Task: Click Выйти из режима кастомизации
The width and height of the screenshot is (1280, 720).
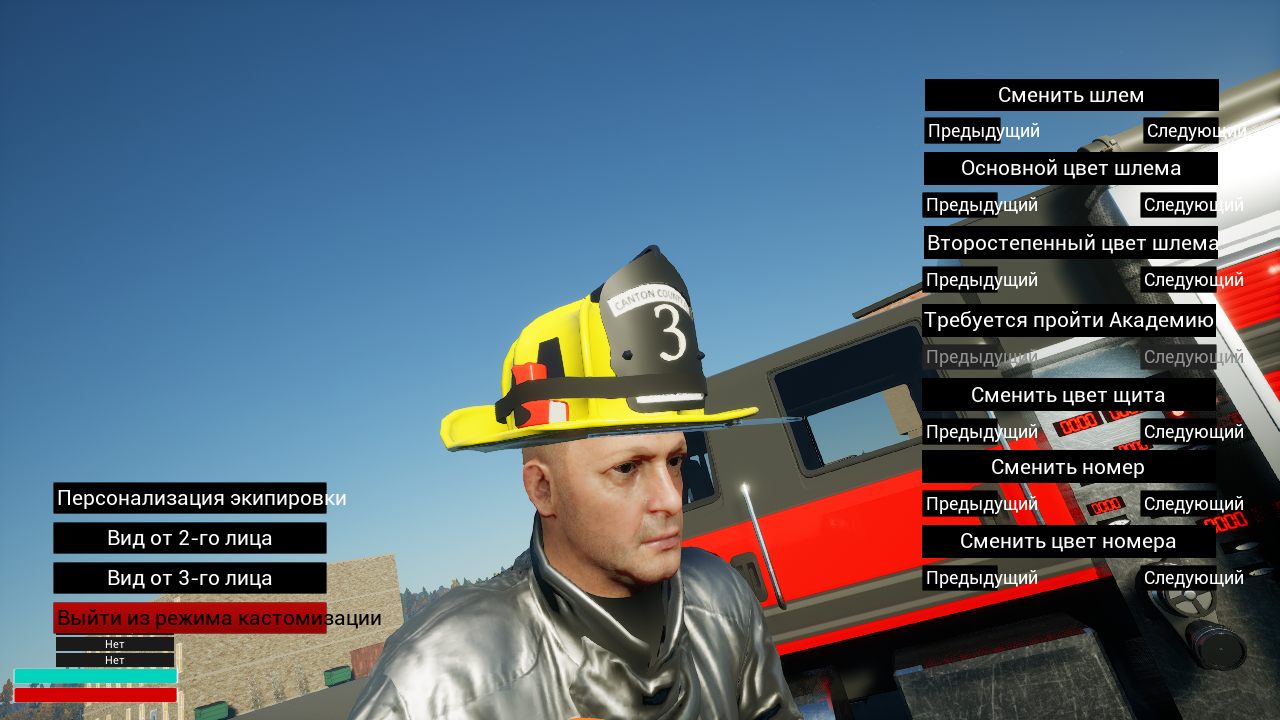Action: tap(190, 618)
